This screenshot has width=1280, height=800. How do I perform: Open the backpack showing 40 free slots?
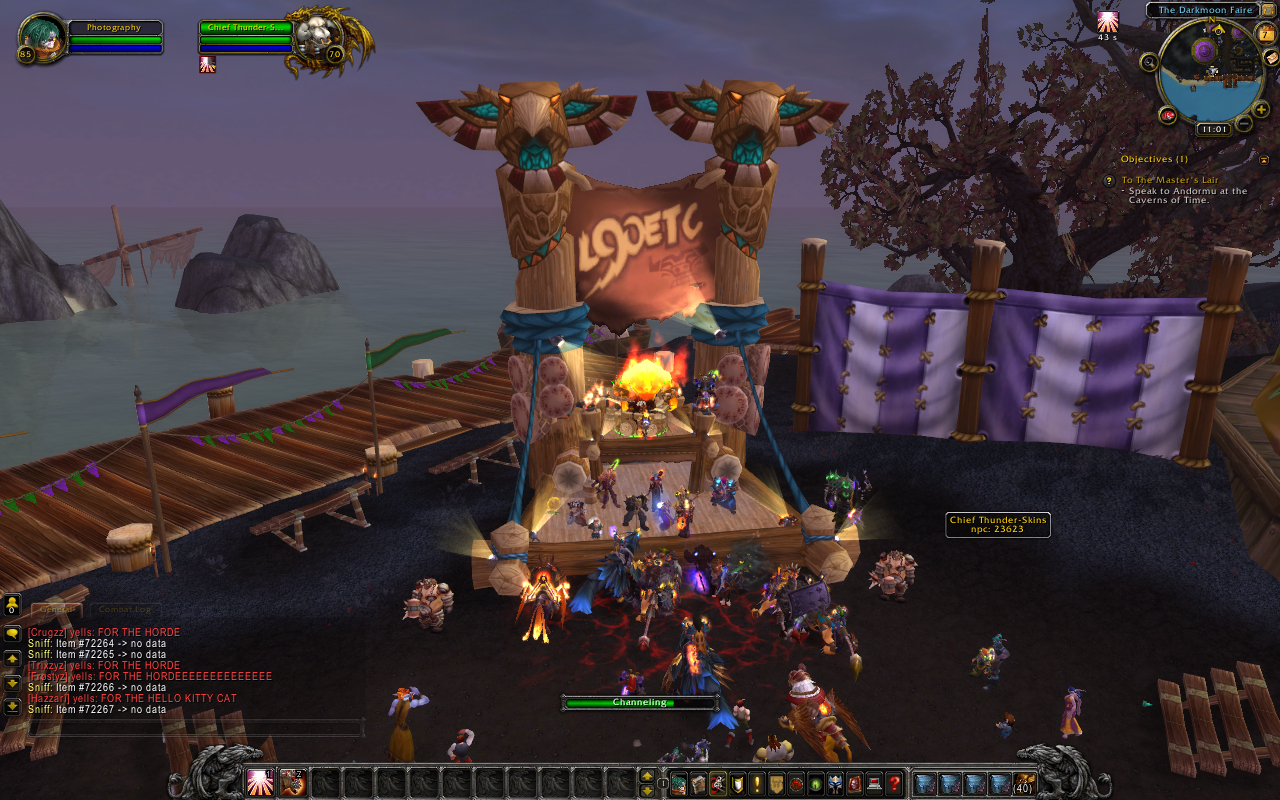pos(1024,783)
